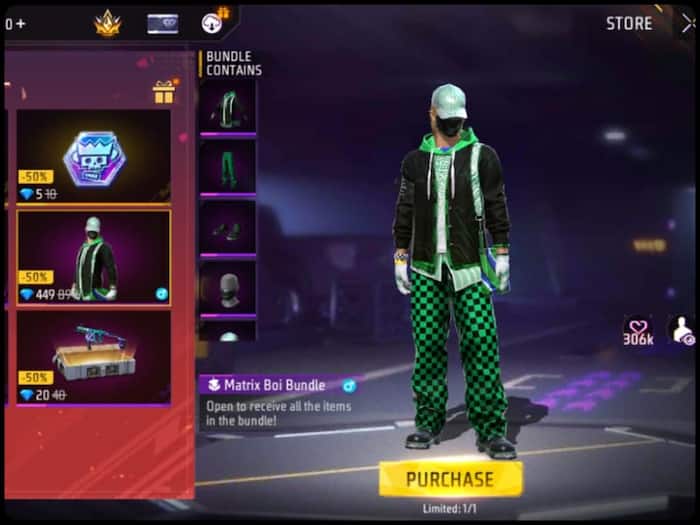Close the Store screen with the X
The height and width of the screenshot is (525, 700).
click(687, 23)
